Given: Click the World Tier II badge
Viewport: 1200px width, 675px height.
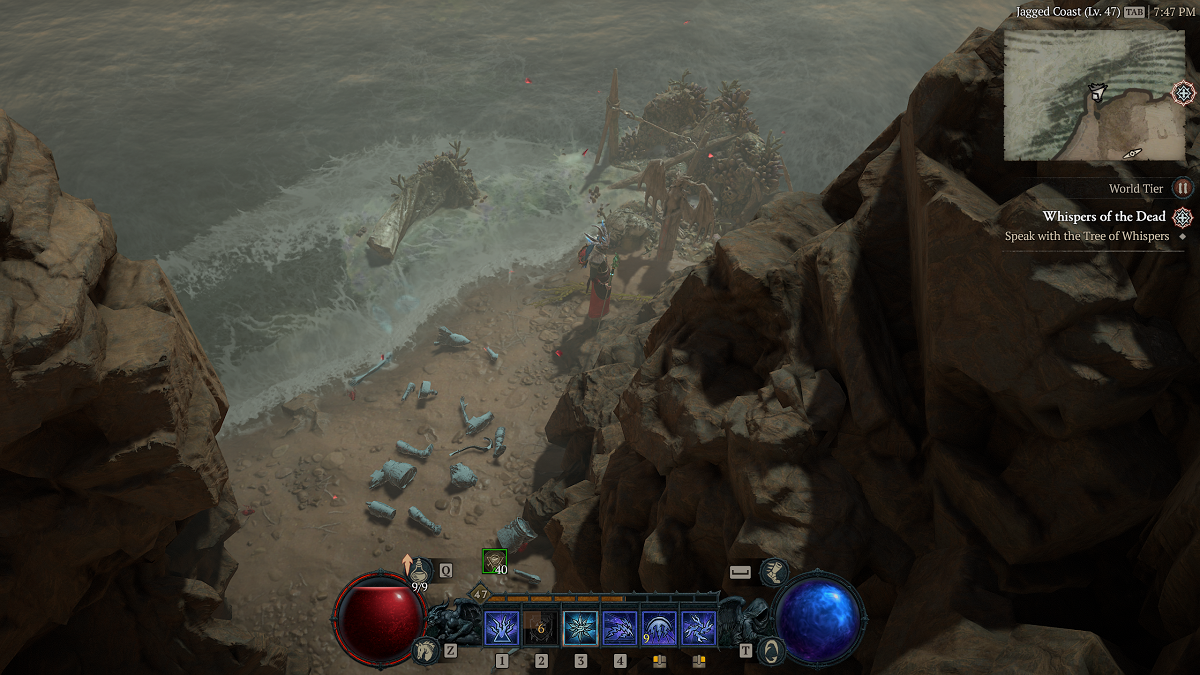Looking at the screenshot, I should (1183, 188).
